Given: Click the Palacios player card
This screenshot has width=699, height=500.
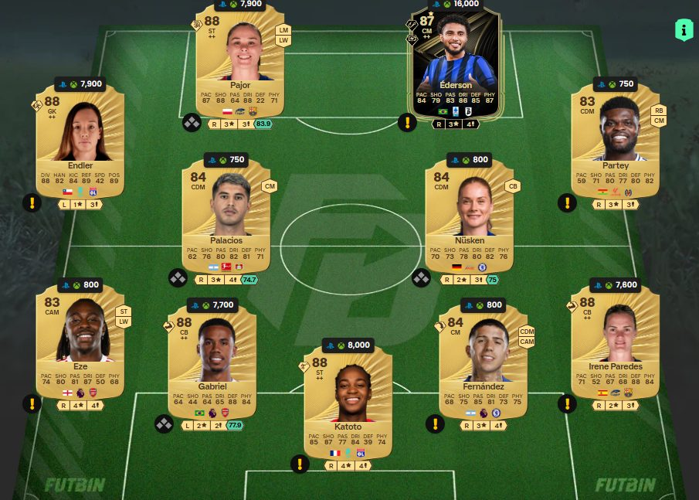Looking at the screenshot, I should [227, 215].
